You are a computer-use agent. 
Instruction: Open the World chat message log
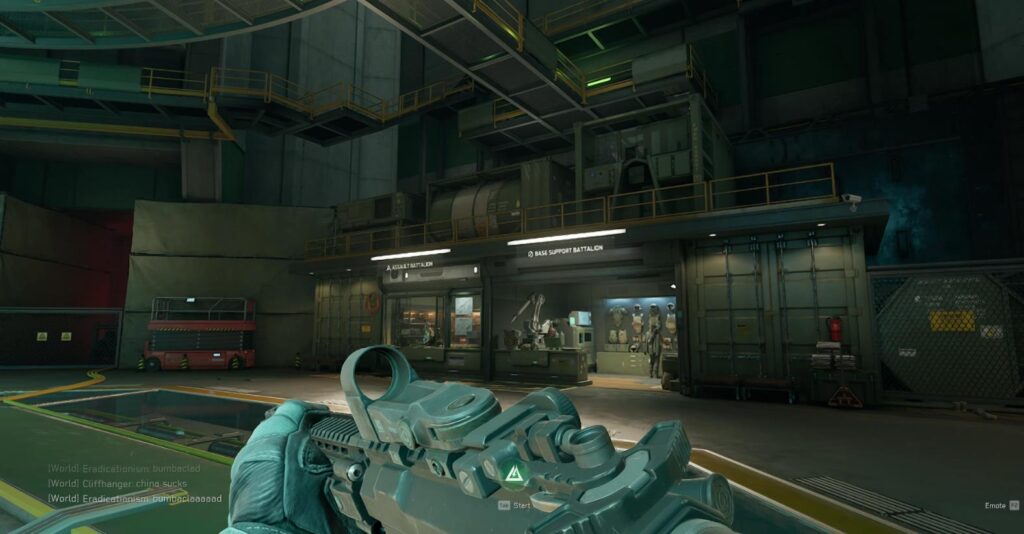click(118, 483)
